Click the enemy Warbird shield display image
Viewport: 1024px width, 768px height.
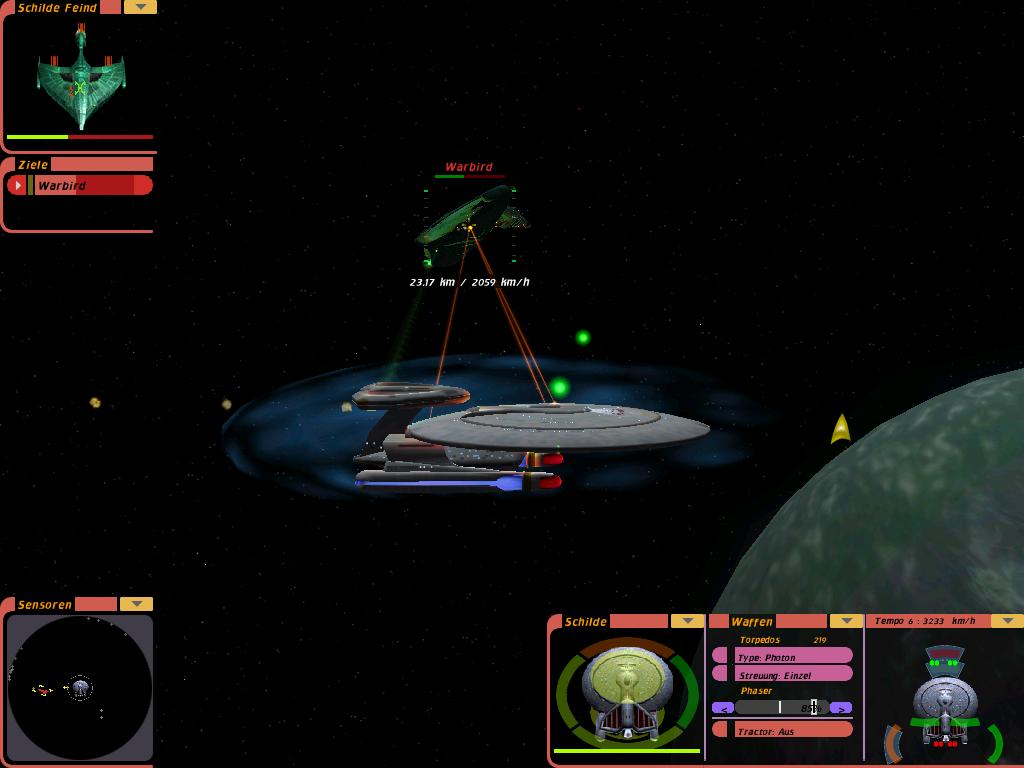pos(80,78)
